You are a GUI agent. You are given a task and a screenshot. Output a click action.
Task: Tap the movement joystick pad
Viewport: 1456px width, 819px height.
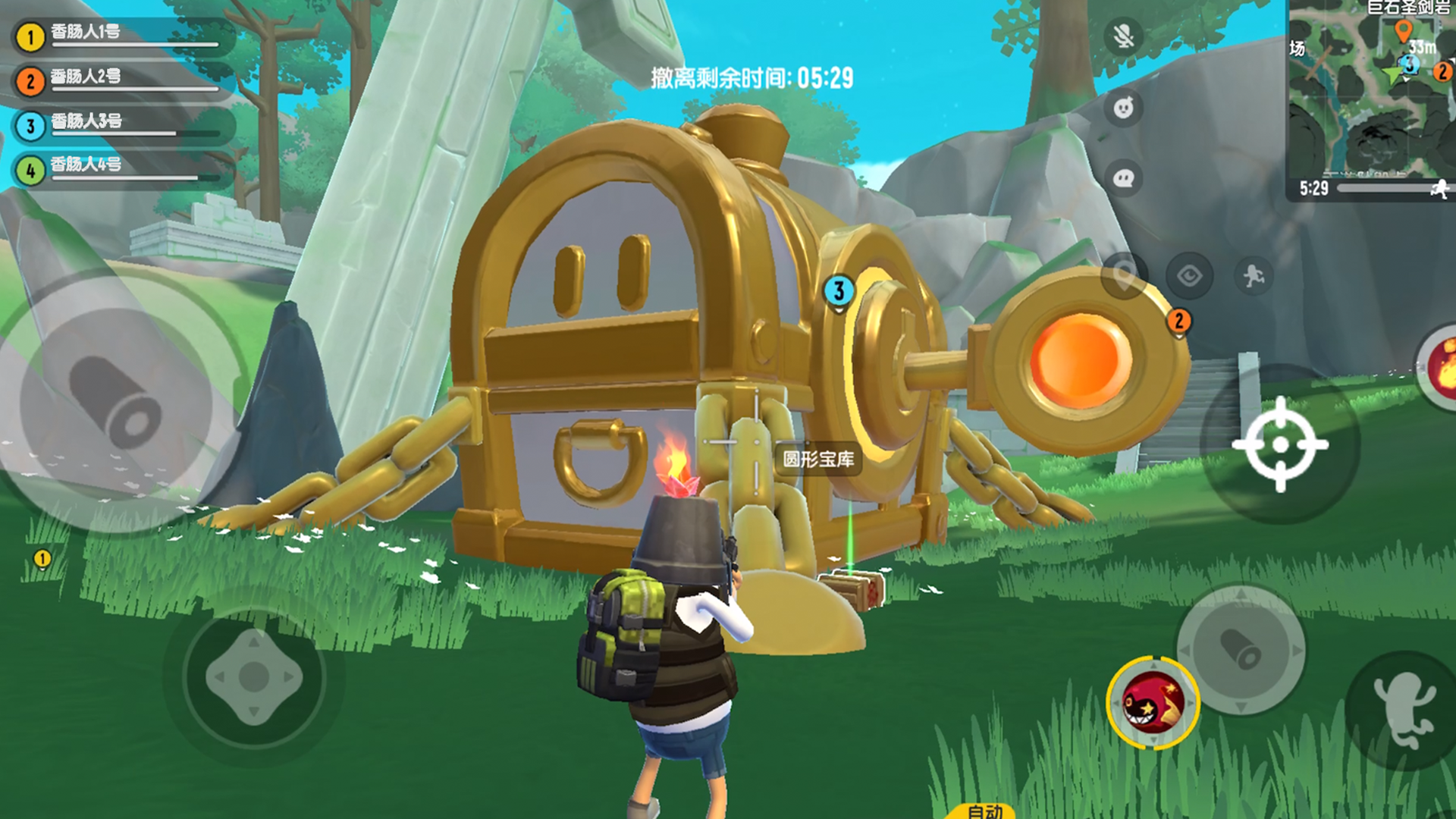[254, 676]
